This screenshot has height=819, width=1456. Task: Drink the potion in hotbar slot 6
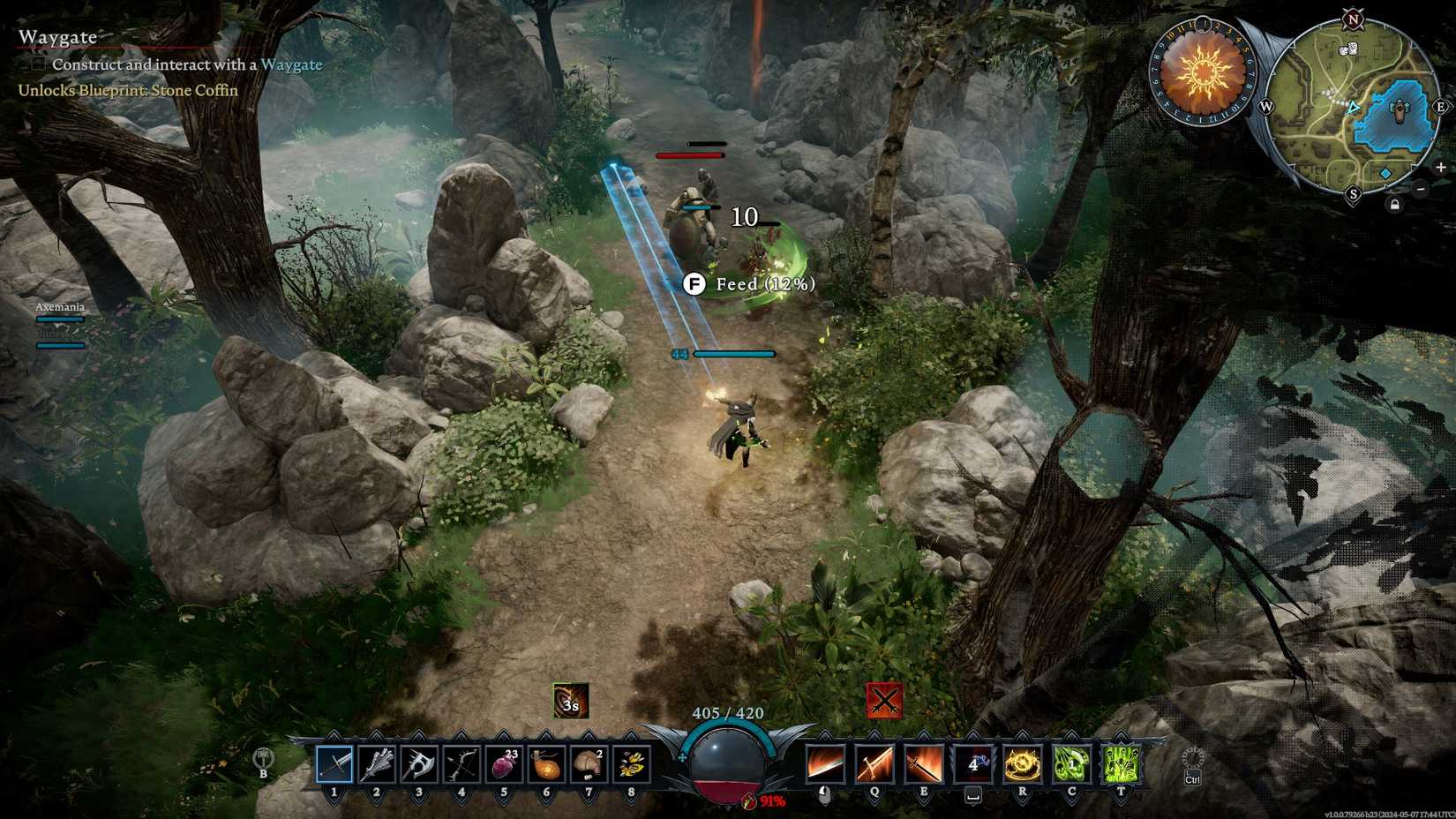pos(545,764)
